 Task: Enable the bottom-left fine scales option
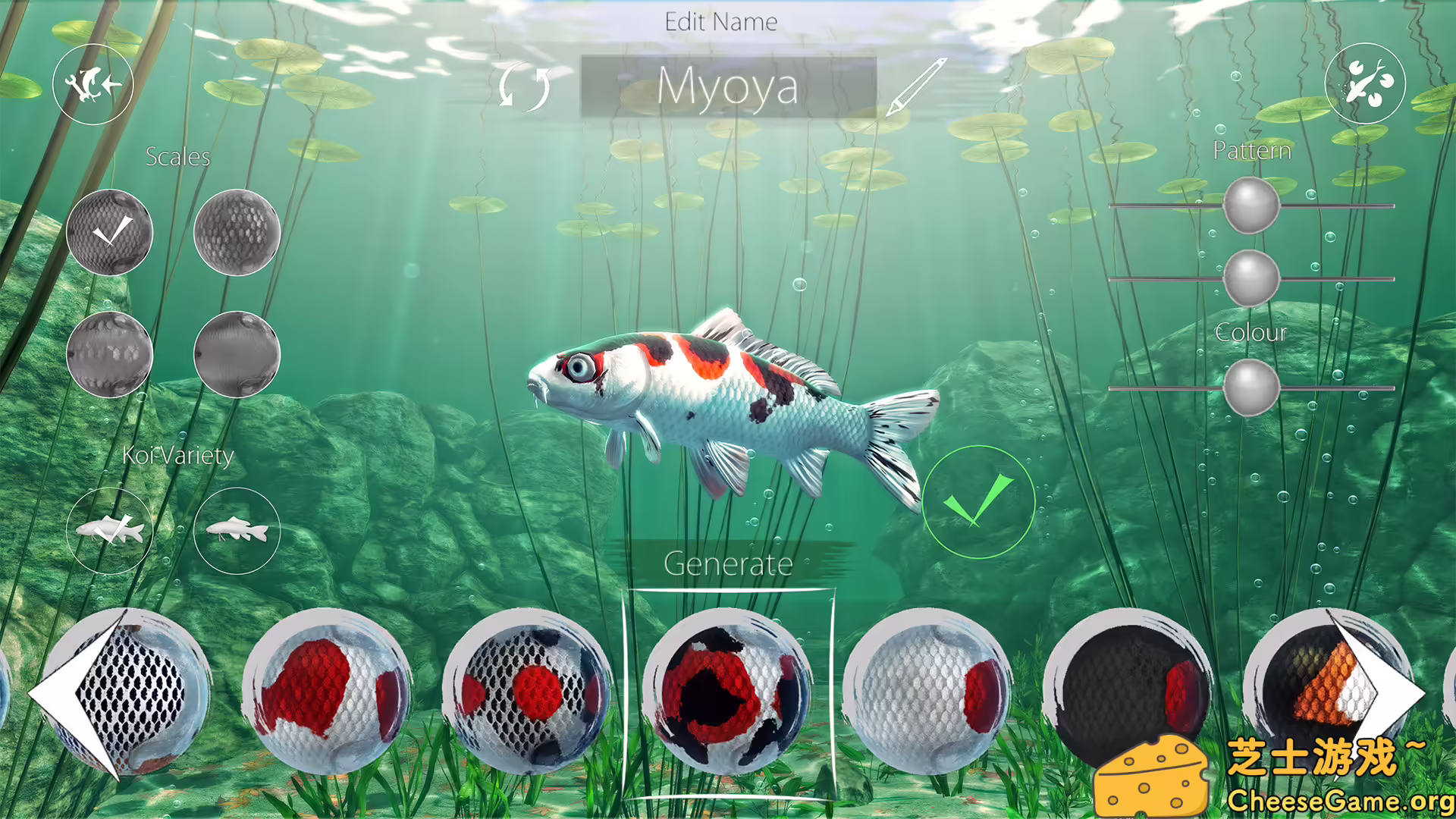pos(110,353)
